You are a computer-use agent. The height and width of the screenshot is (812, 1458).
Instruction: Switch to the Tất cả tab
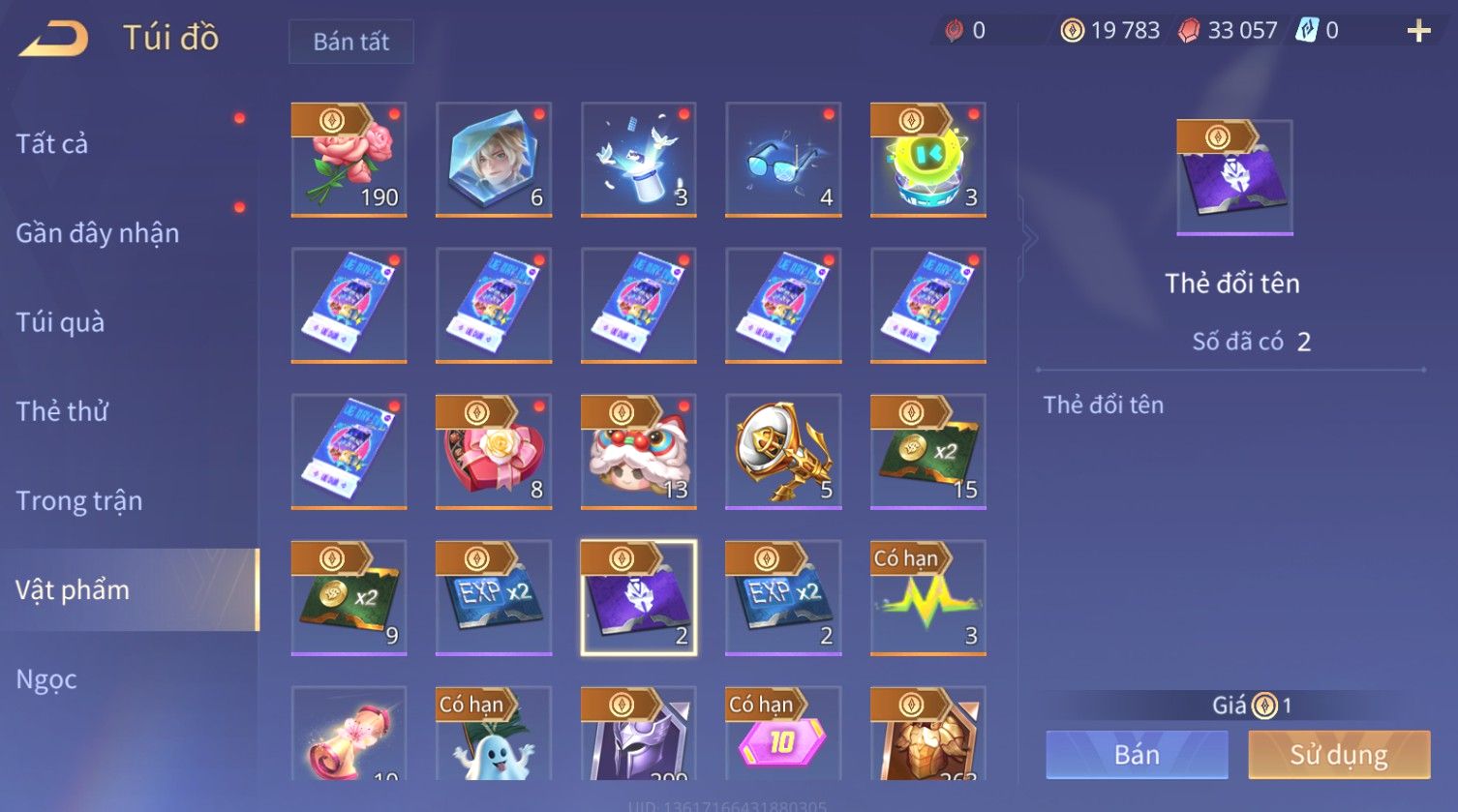point(52,144)
